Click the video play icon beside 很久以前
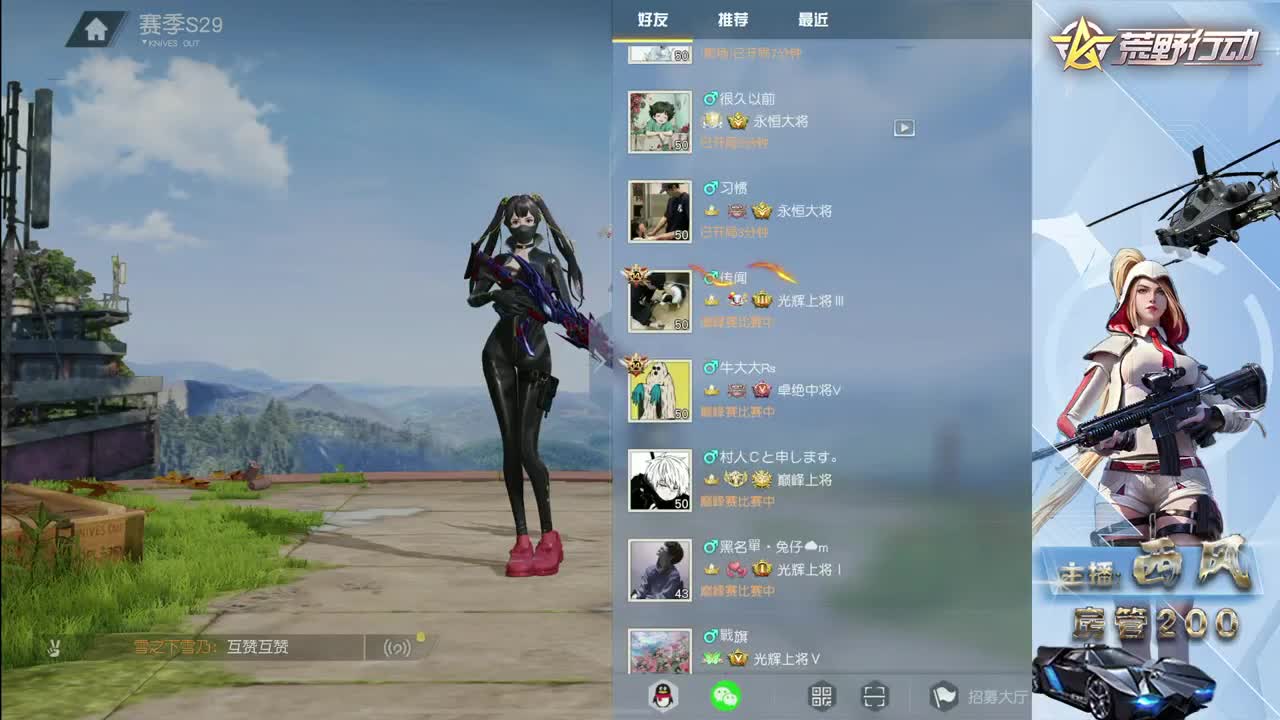 (906, 128)
